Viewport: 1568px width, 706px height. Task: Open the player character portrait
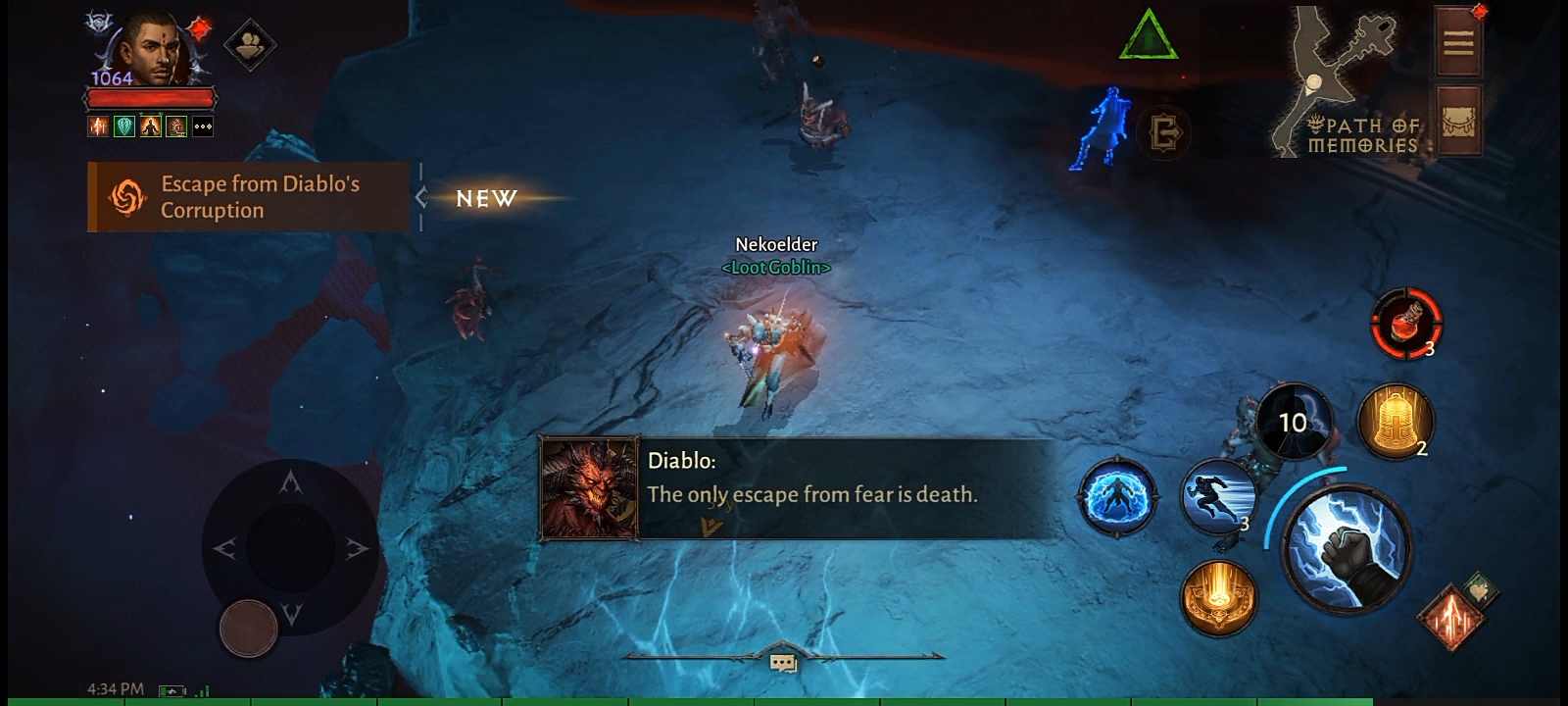[149, 49]
